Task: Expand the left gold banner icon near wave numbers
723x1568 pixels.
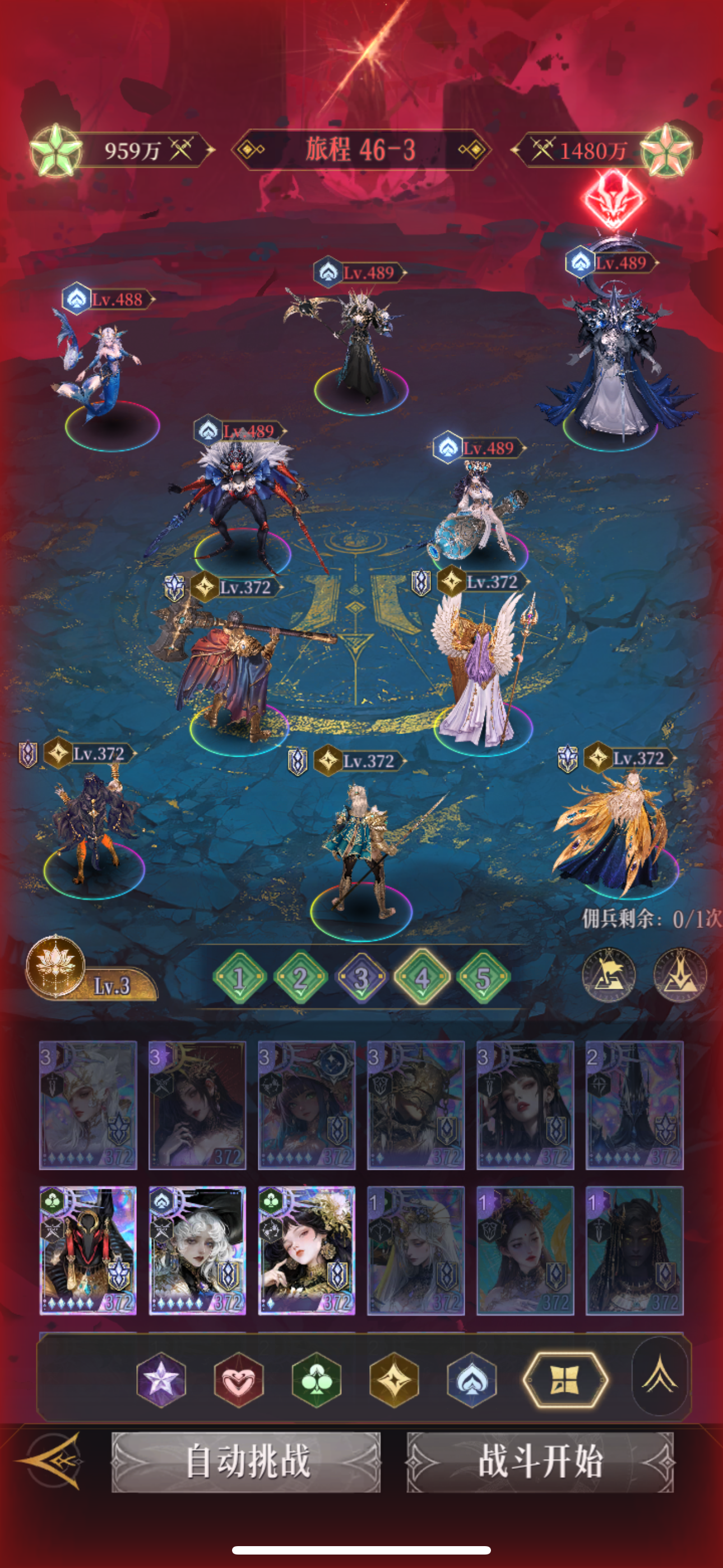Action: click(609, 974)
